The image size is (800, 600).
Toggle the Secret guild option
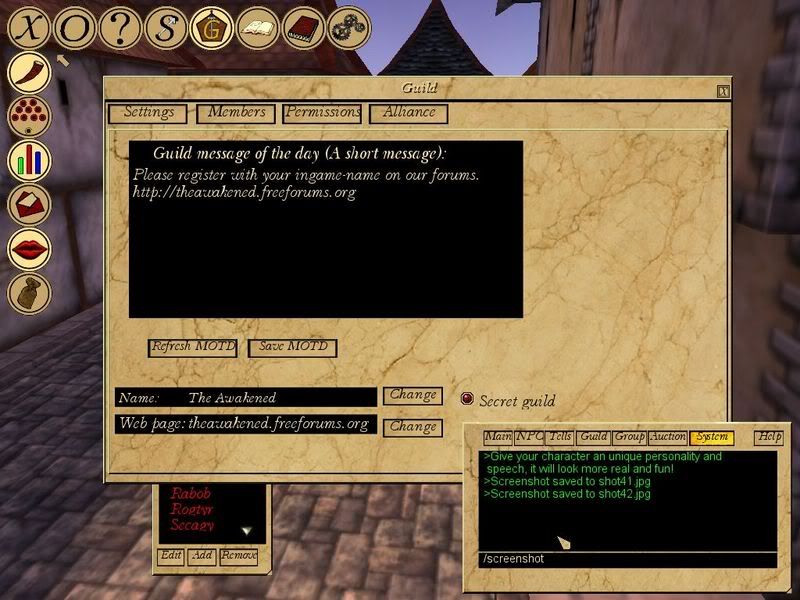tap(467, 399)
